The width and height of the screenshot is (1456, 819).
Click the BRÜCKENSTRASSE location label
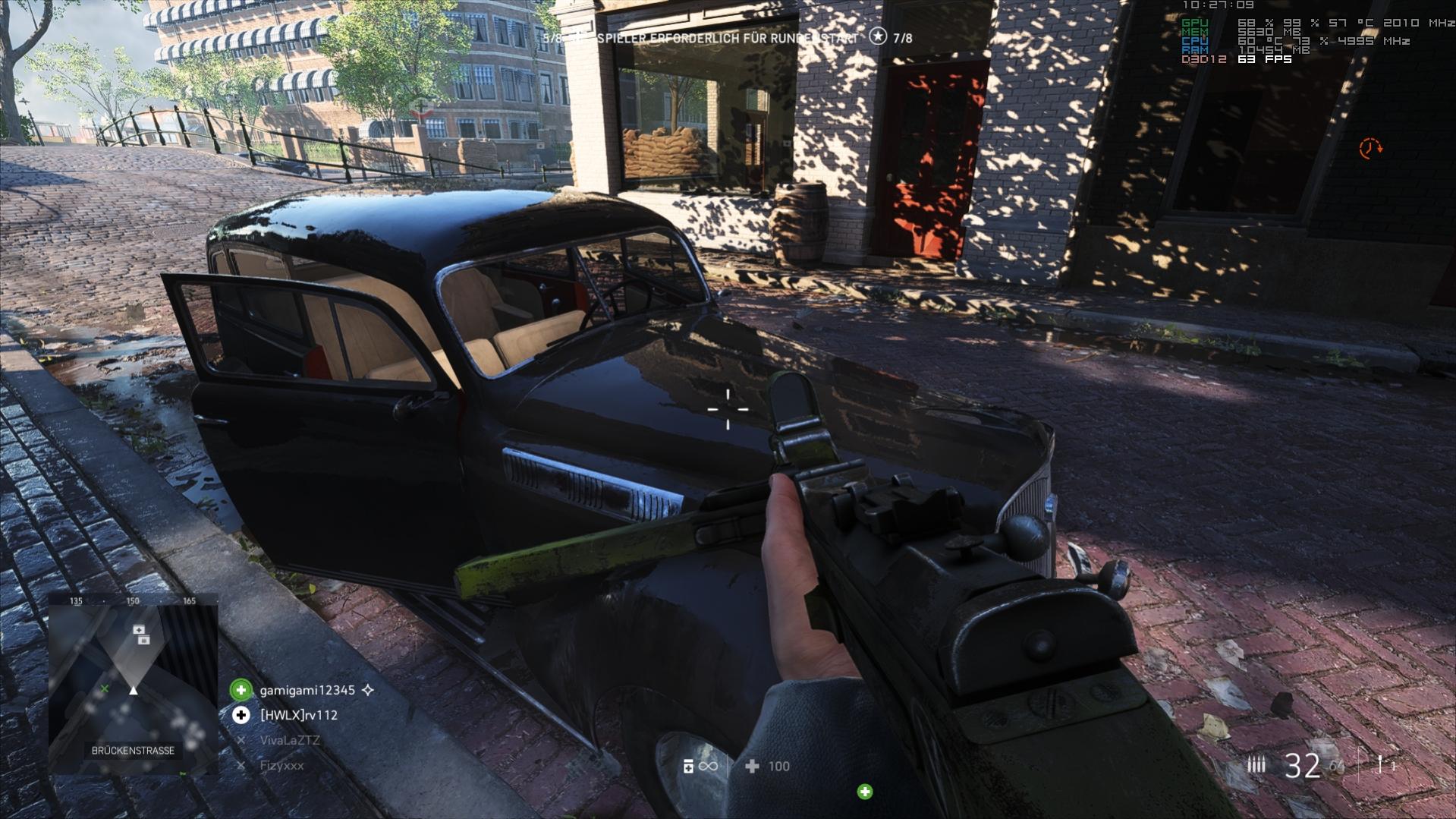[x=133, y=751]
